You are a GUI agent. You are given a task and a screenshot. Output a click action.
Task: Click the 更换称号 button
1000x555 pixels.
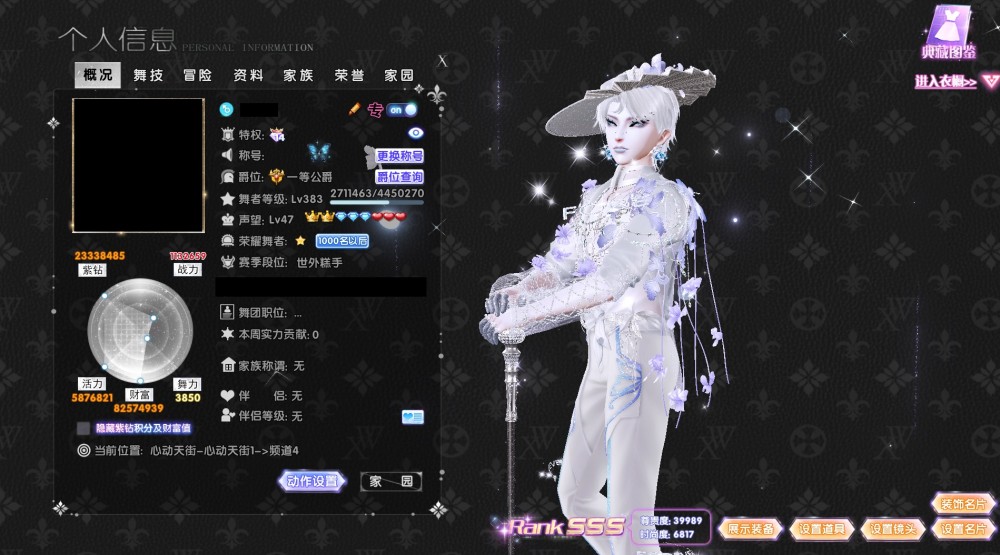[400, 156]
